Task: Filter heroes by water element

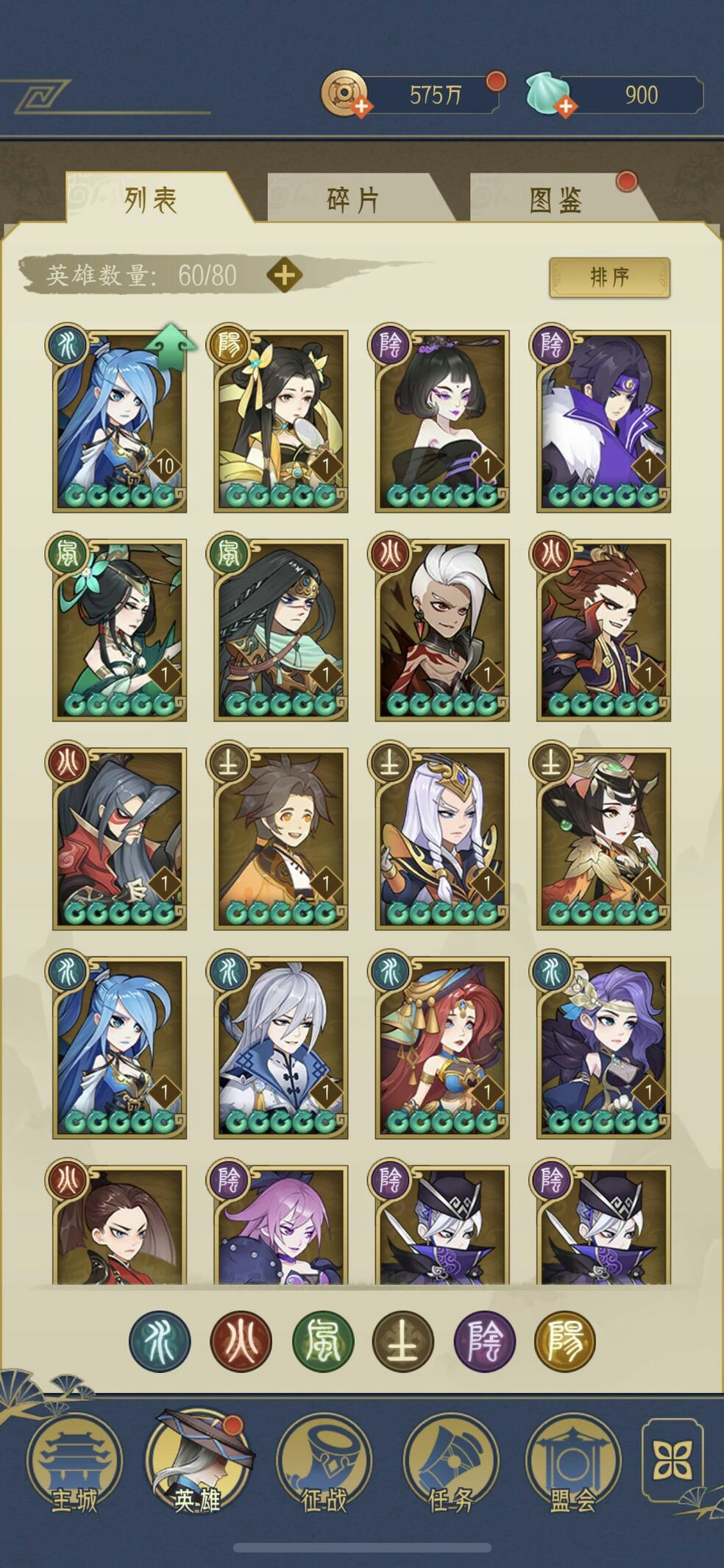Action: (x=160, y=1341)
